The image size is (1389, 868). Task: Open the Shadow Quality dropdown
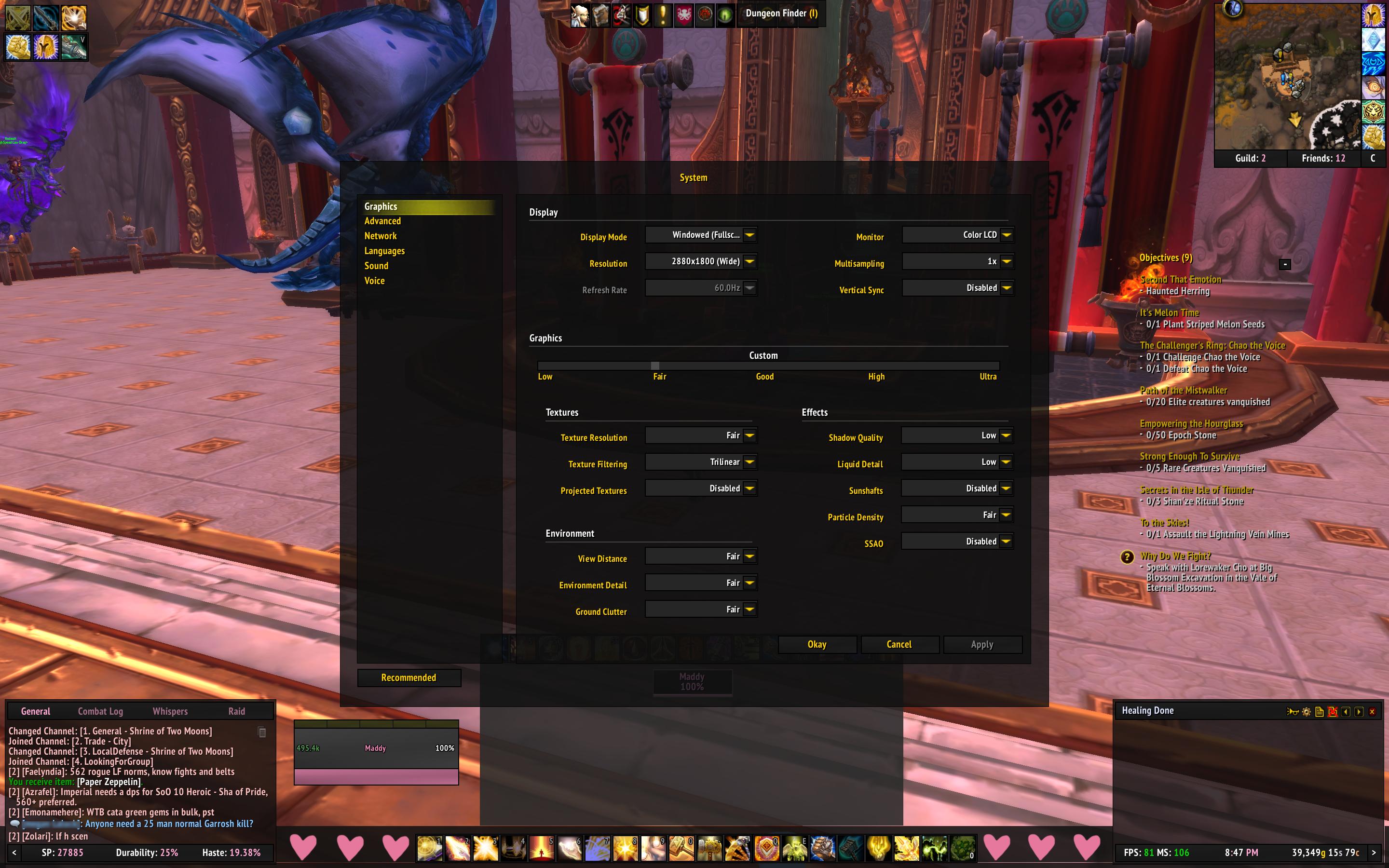(x=1006, y=436)
